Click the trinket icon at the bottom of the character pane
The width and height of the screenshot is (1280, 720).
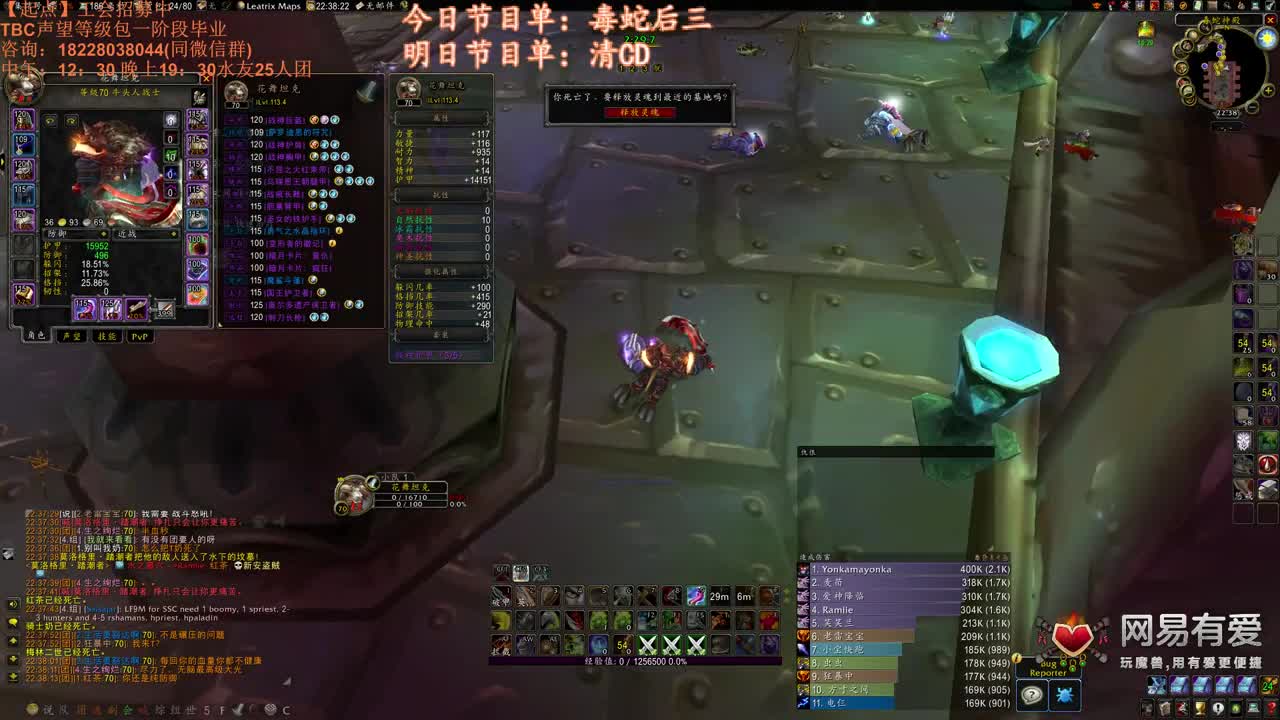click(195, 292)
